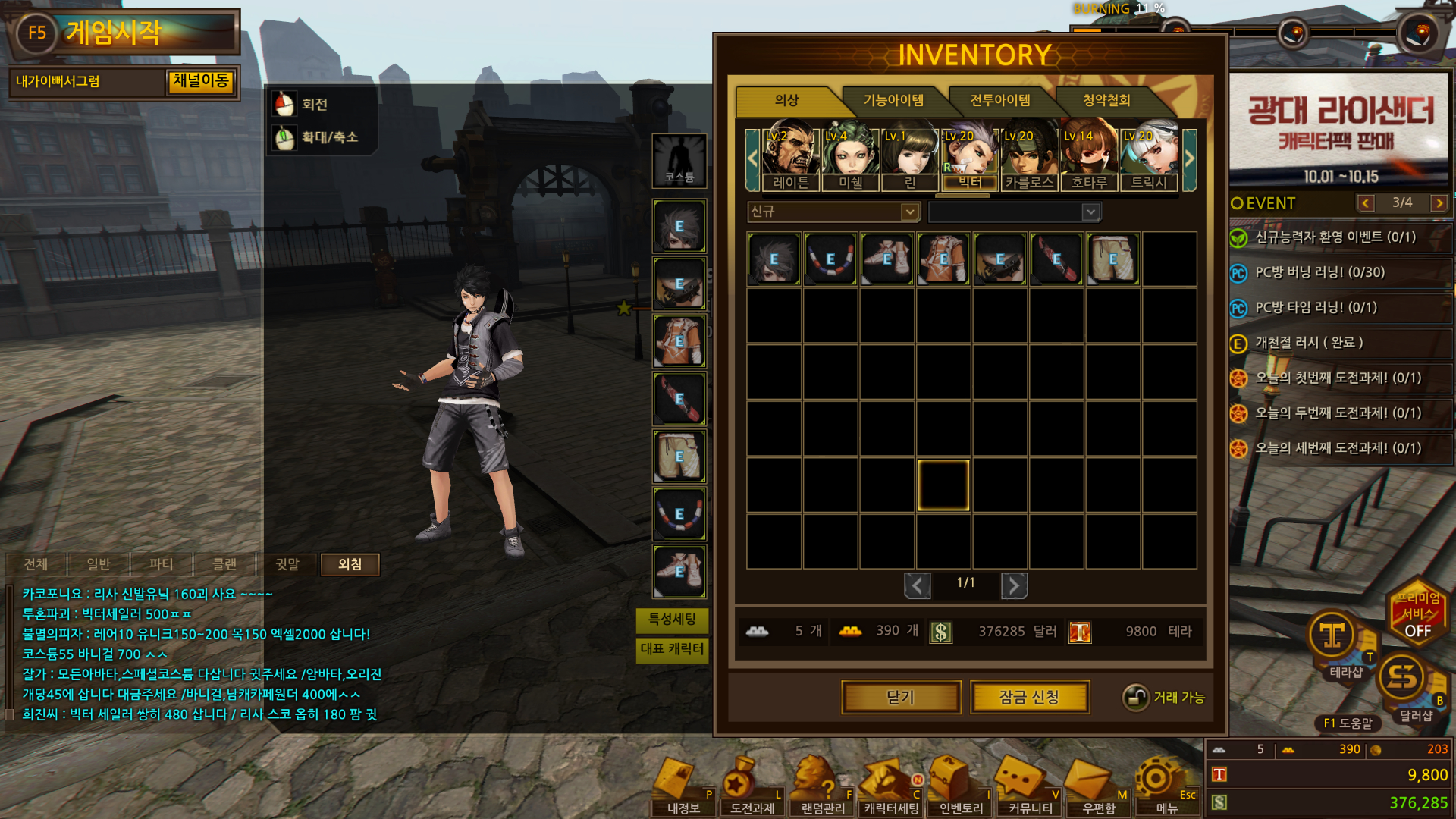Switch the chat to the 파티 tab
Image resolution: width=1456 pixels, height=819 pixels.
click(161, 564)
